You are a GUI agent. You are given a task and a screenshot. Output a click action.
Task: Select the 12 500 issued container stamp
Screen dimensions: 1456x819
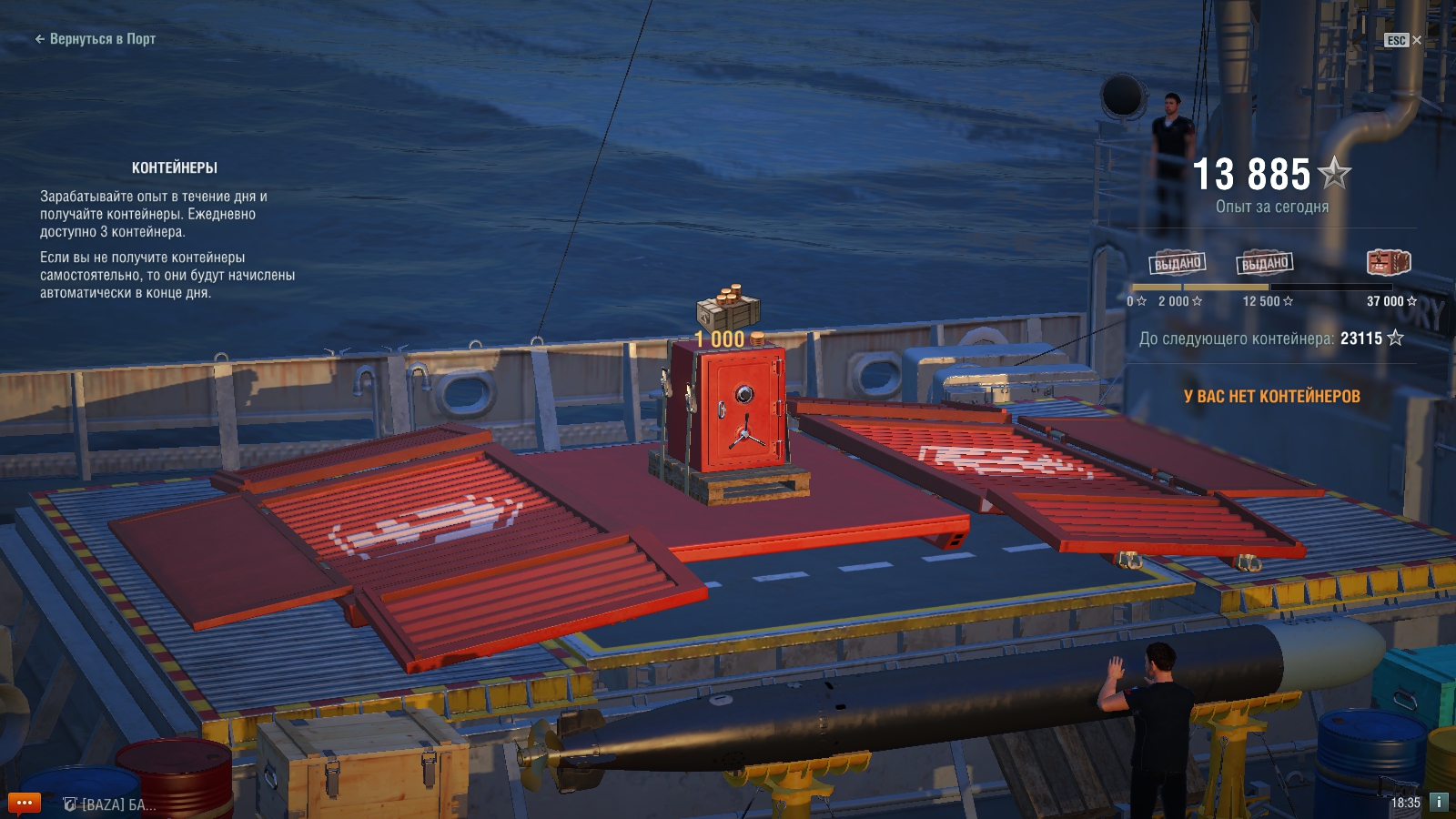[x=1265, y=264]
